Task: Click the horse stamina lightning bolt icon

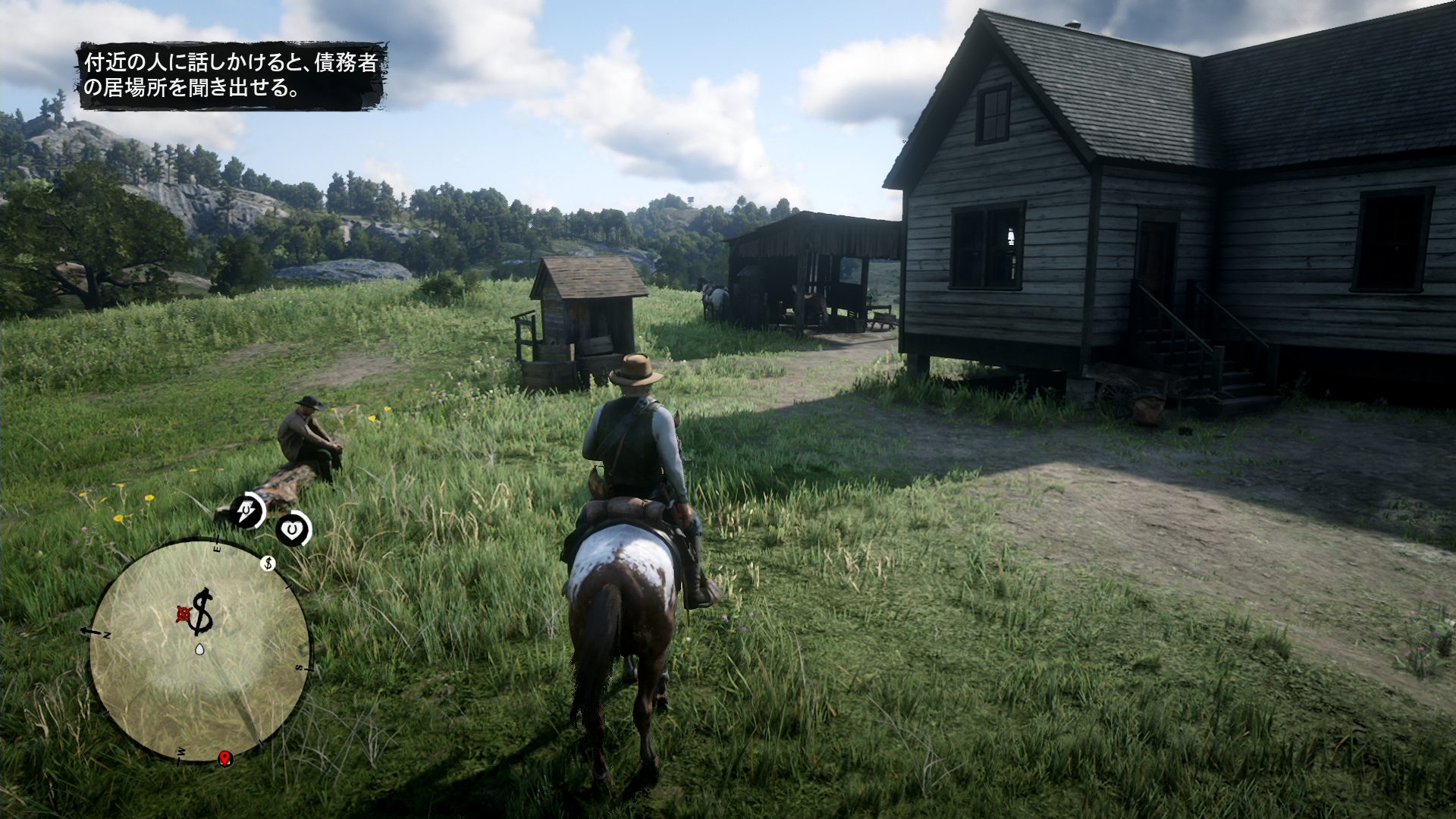Action: click(248, 510)
